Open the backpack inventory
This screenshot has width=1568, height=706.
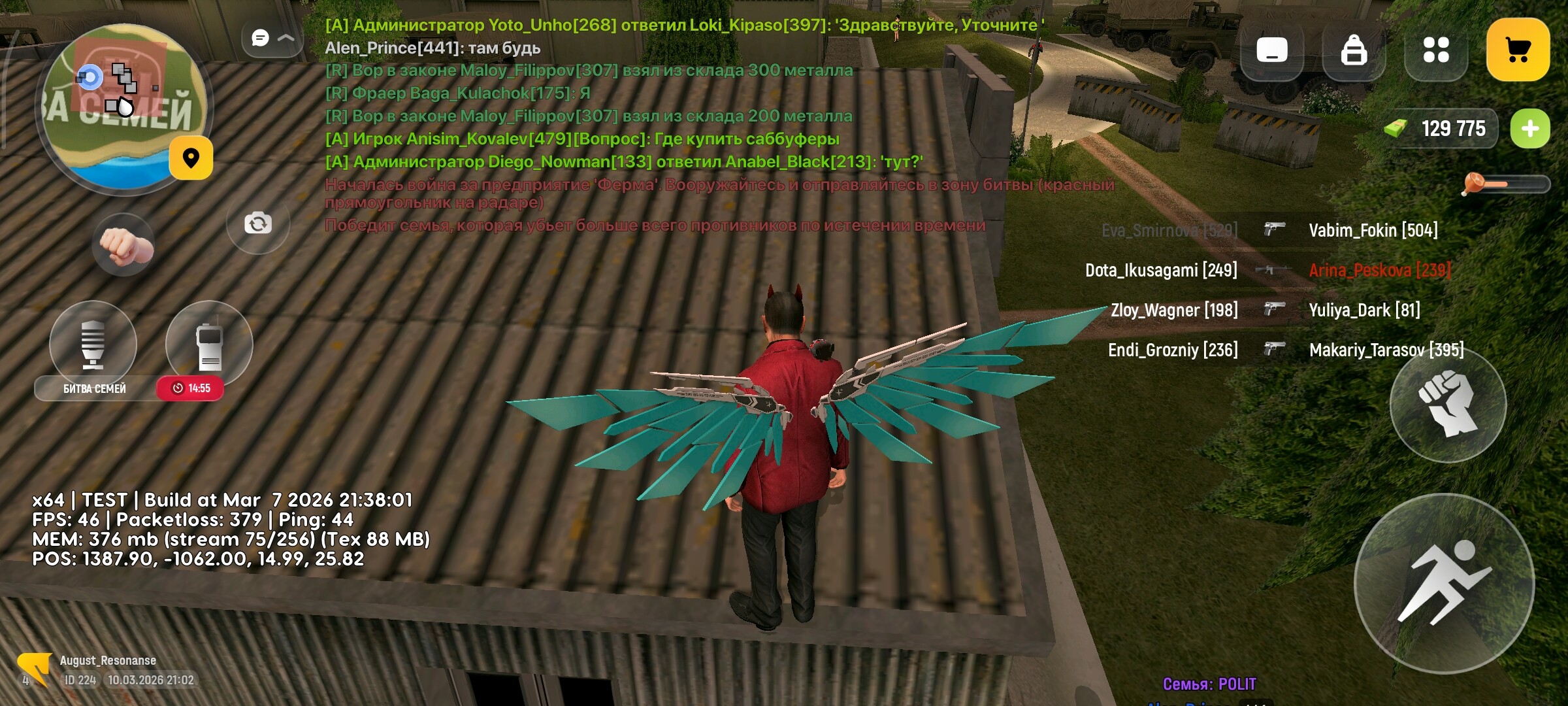pos(1354,50)
